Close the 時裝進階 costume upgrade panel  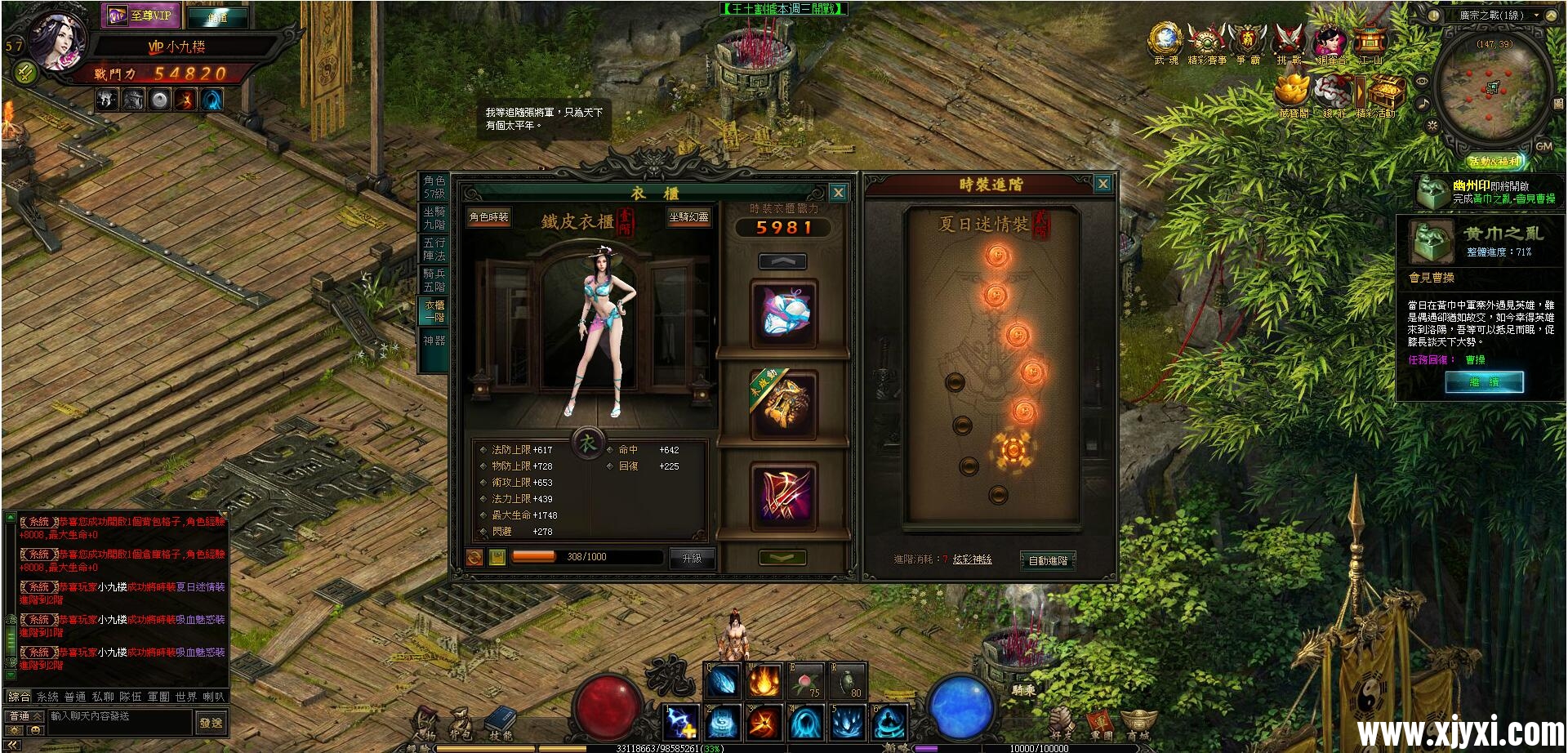coord(1102,184)
